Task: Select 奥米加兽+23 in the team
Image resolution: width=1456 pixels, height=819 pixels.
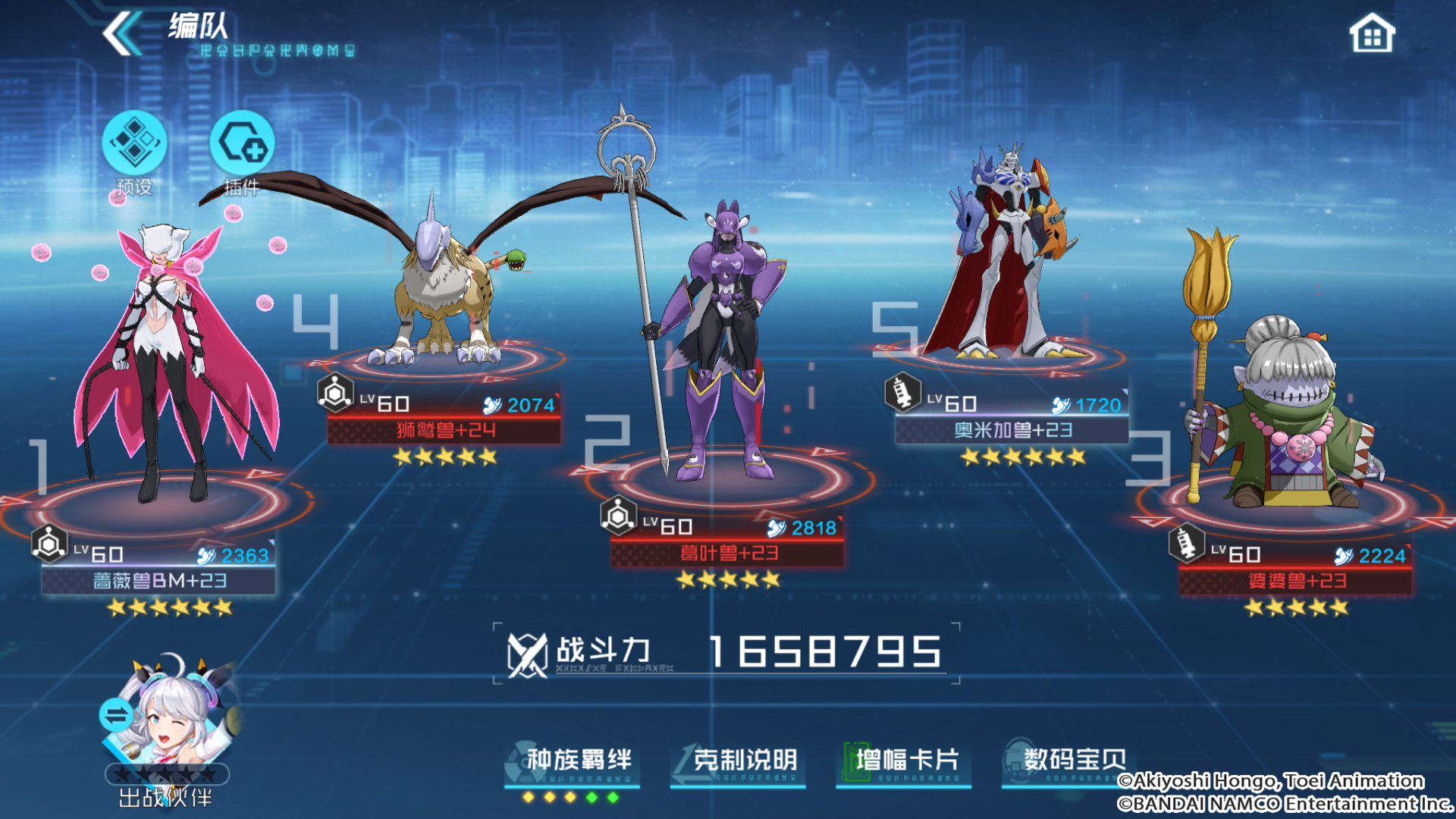Action: (x=1009, y=258)
